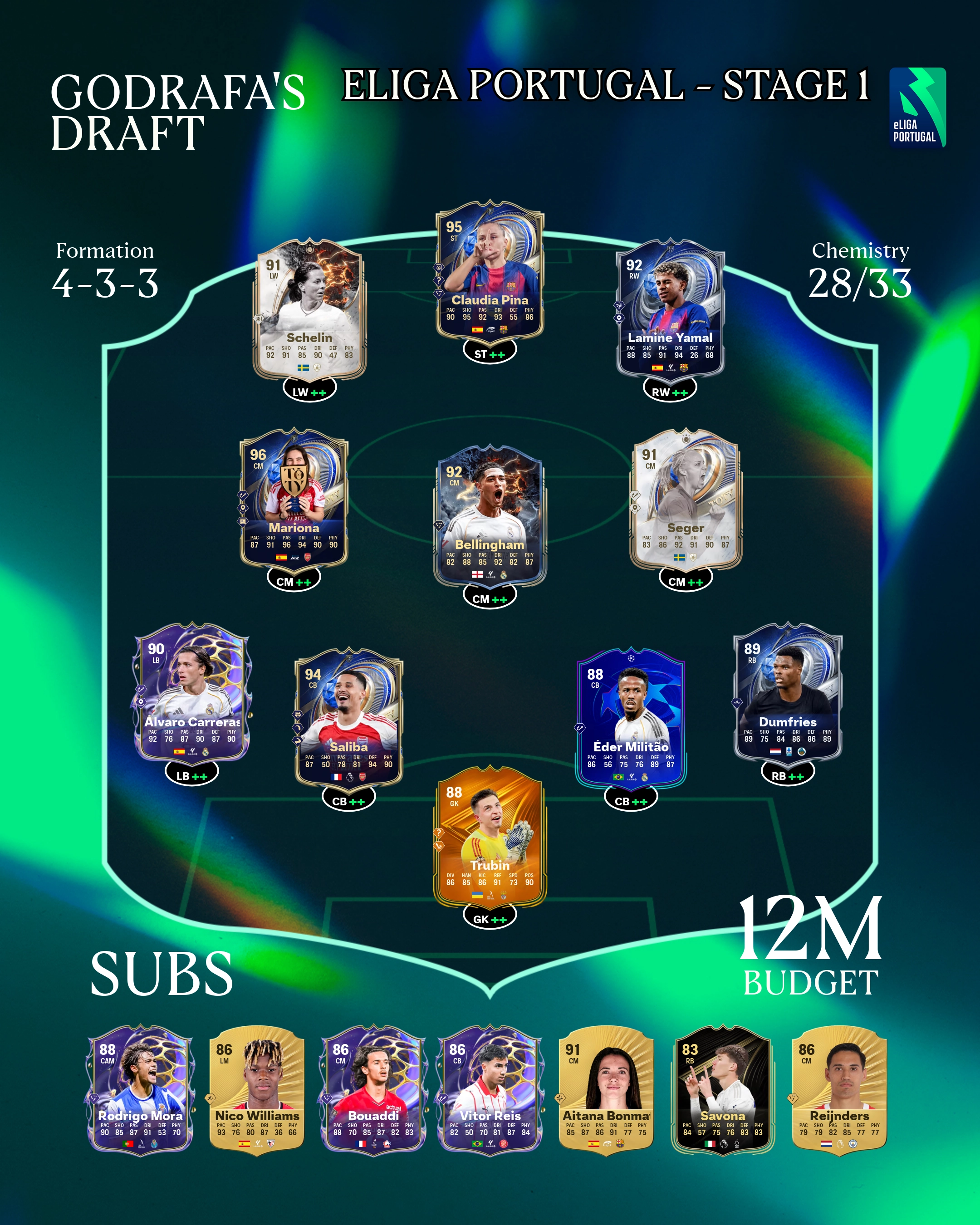
Task: Choose the Trubin goalkeeper card
Action: pos(490,844)
